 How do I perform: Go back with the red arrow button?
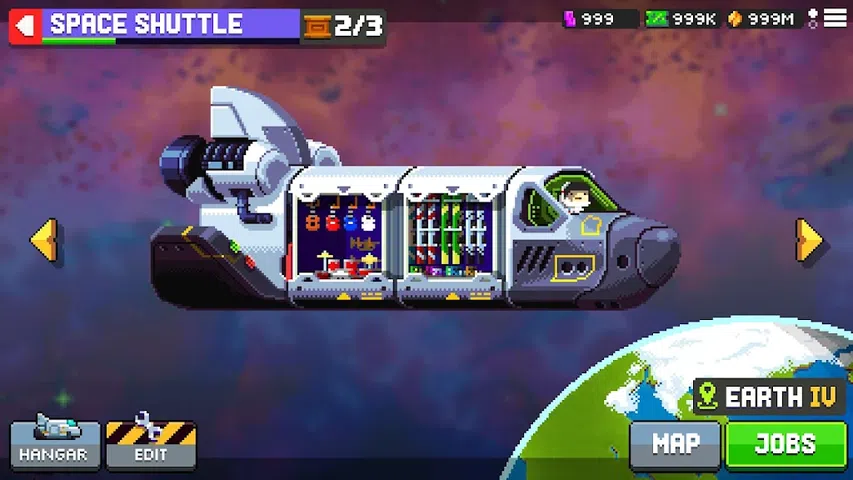pos(26,25)
